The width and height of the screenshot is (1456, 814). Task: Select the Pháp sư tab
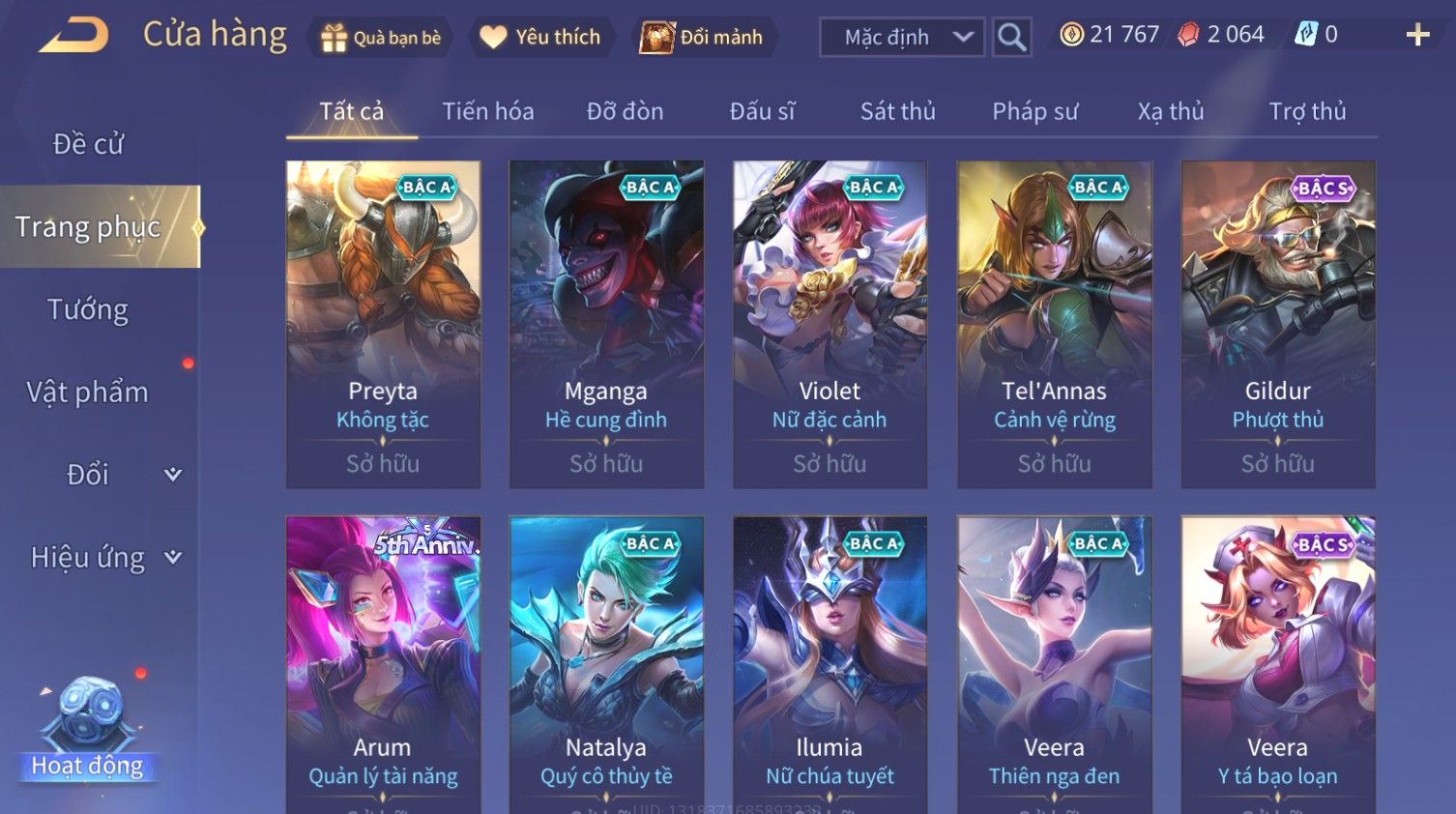tap(1034, 112)
